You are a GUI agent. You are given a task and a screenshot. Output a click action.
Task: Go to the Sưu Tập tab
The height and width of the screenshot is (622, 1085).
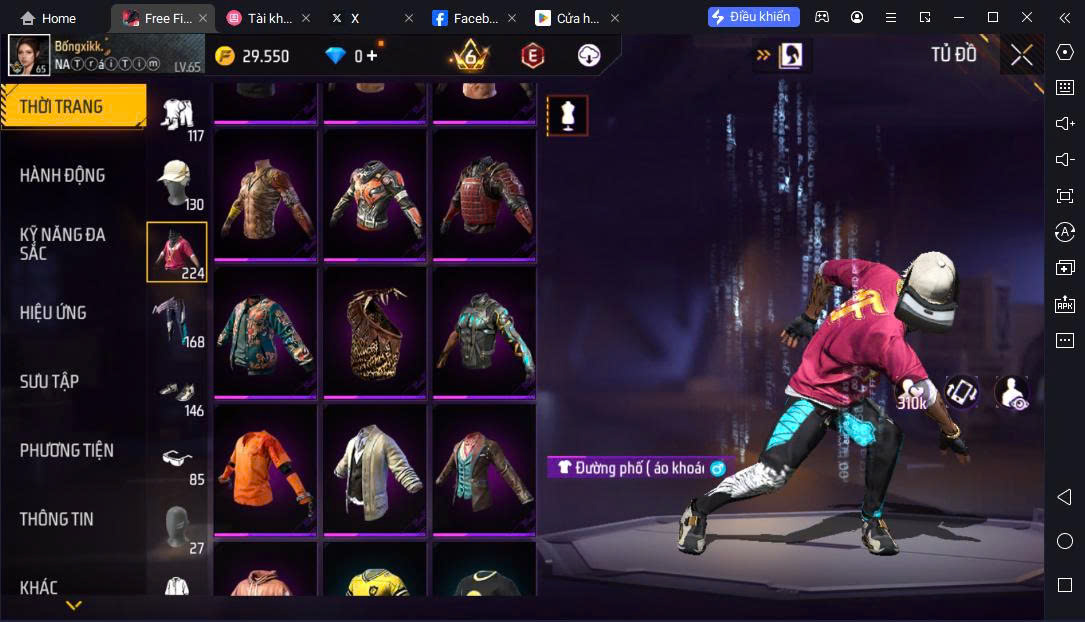pos(49,382)
